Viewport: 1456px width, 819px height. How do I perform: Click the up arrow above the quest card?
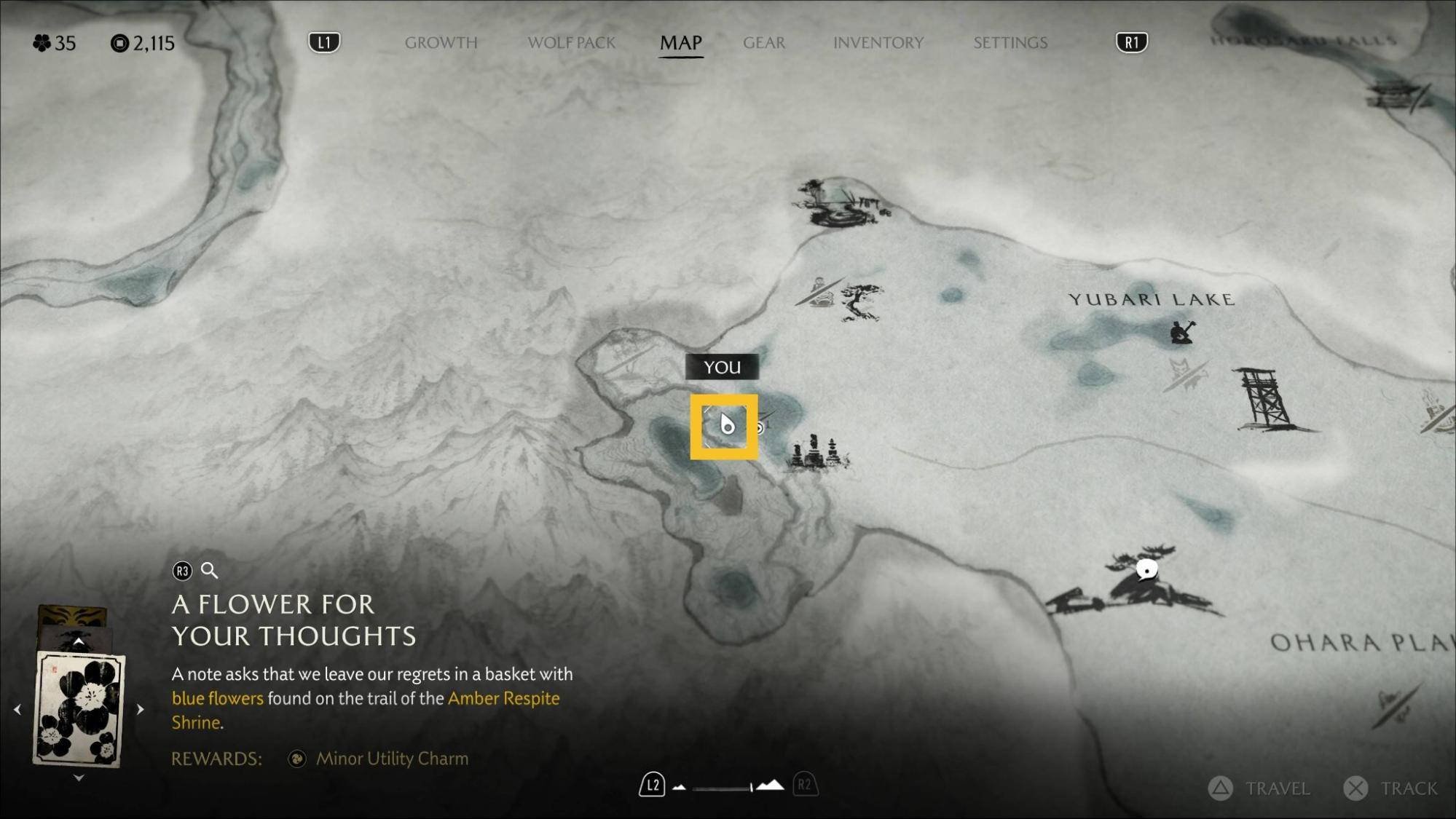(79, 642)
